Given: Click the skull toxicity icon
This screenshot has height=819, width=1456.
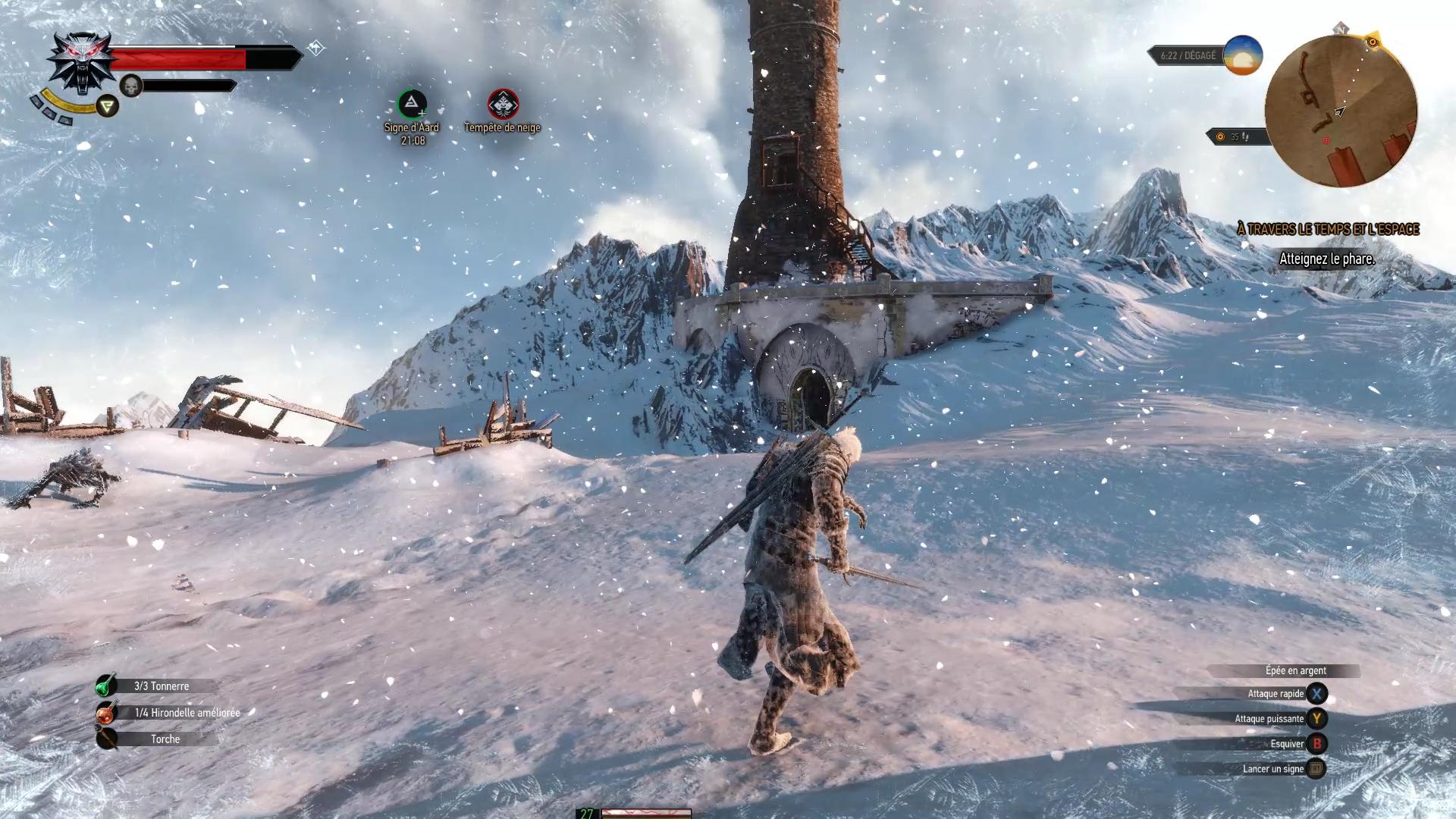Looking at the screenshot, I should [x=131, y=86].
